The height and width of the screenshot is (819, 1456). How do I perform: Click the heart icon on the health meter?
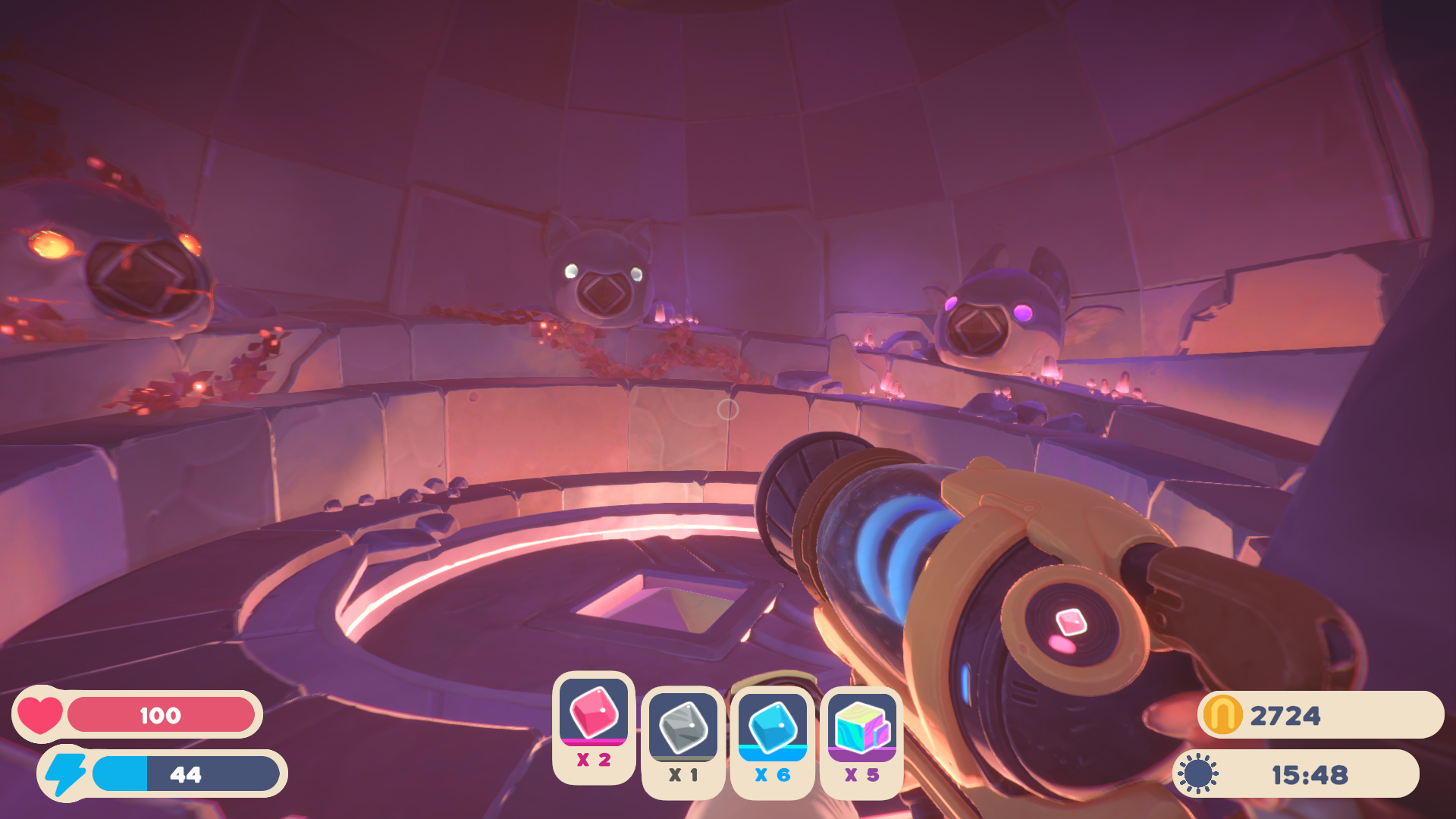click(x=39, y=714)
